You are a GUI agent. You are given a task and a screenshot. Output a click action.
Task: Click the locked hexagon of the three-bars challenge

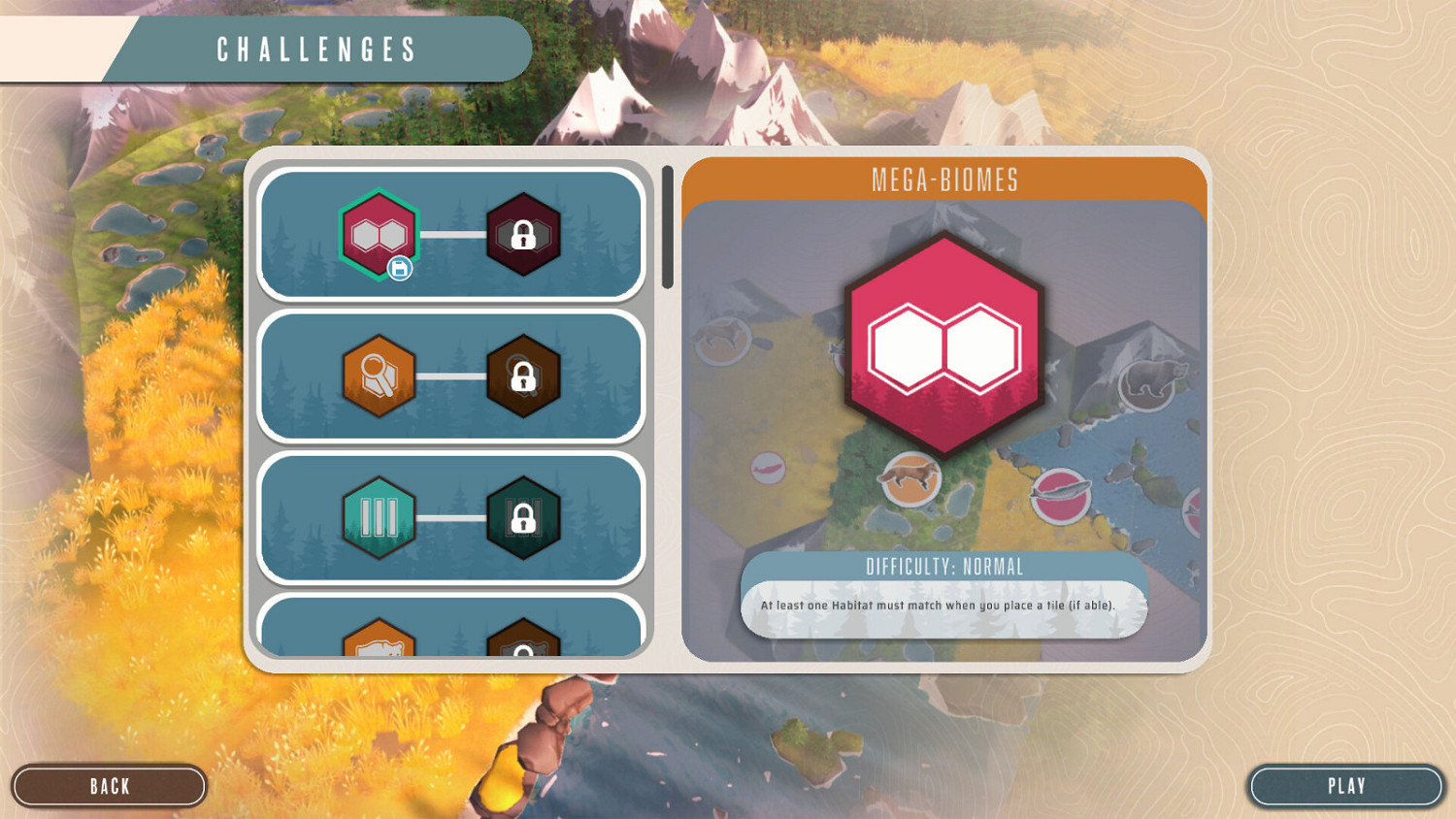[x=524, y=517]
